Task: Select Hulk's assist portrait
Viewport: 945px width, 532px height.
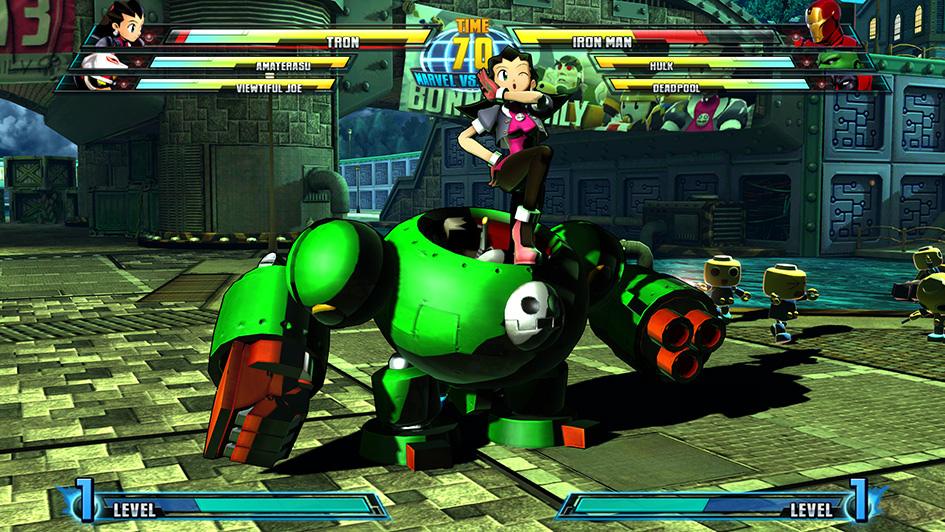Action: [840, 62]
